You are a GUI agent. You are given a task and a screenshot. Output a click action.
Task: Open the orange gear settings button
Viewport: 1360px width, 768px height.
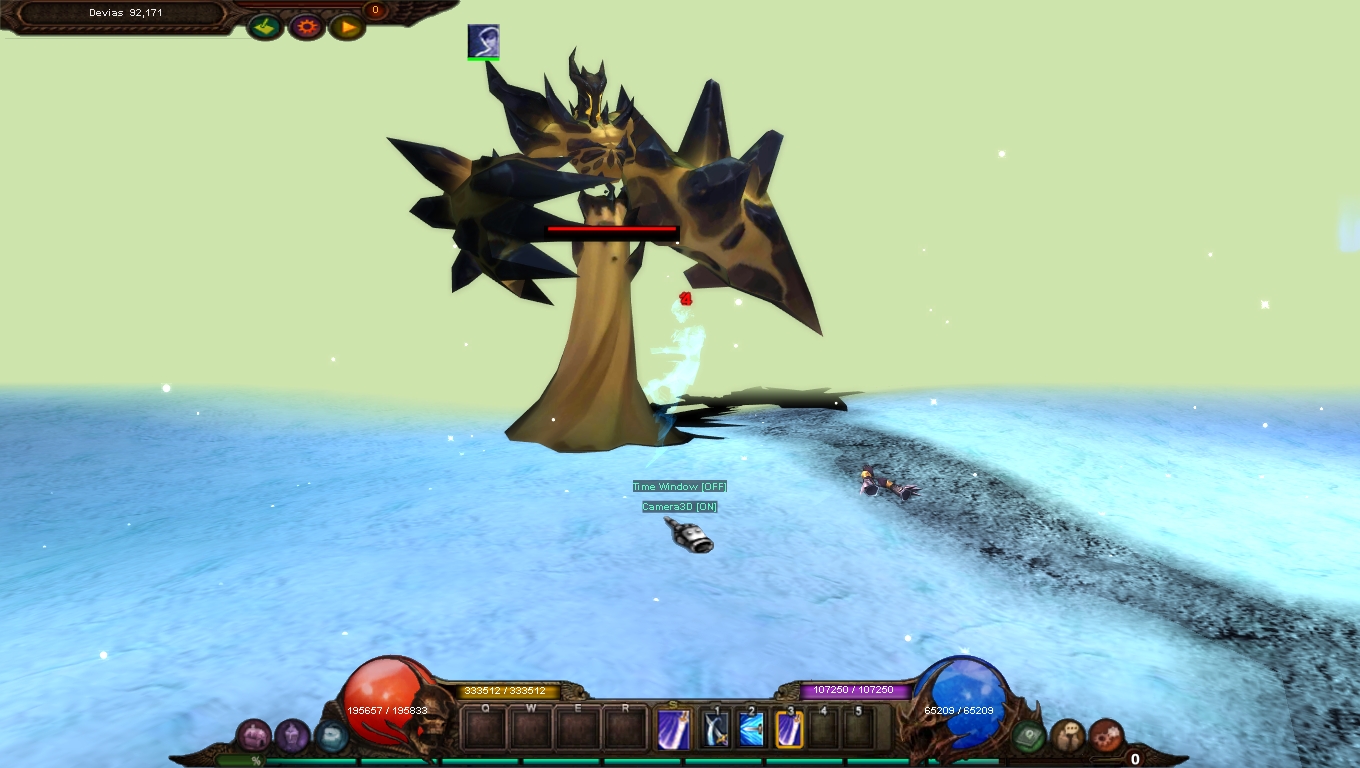306,27
